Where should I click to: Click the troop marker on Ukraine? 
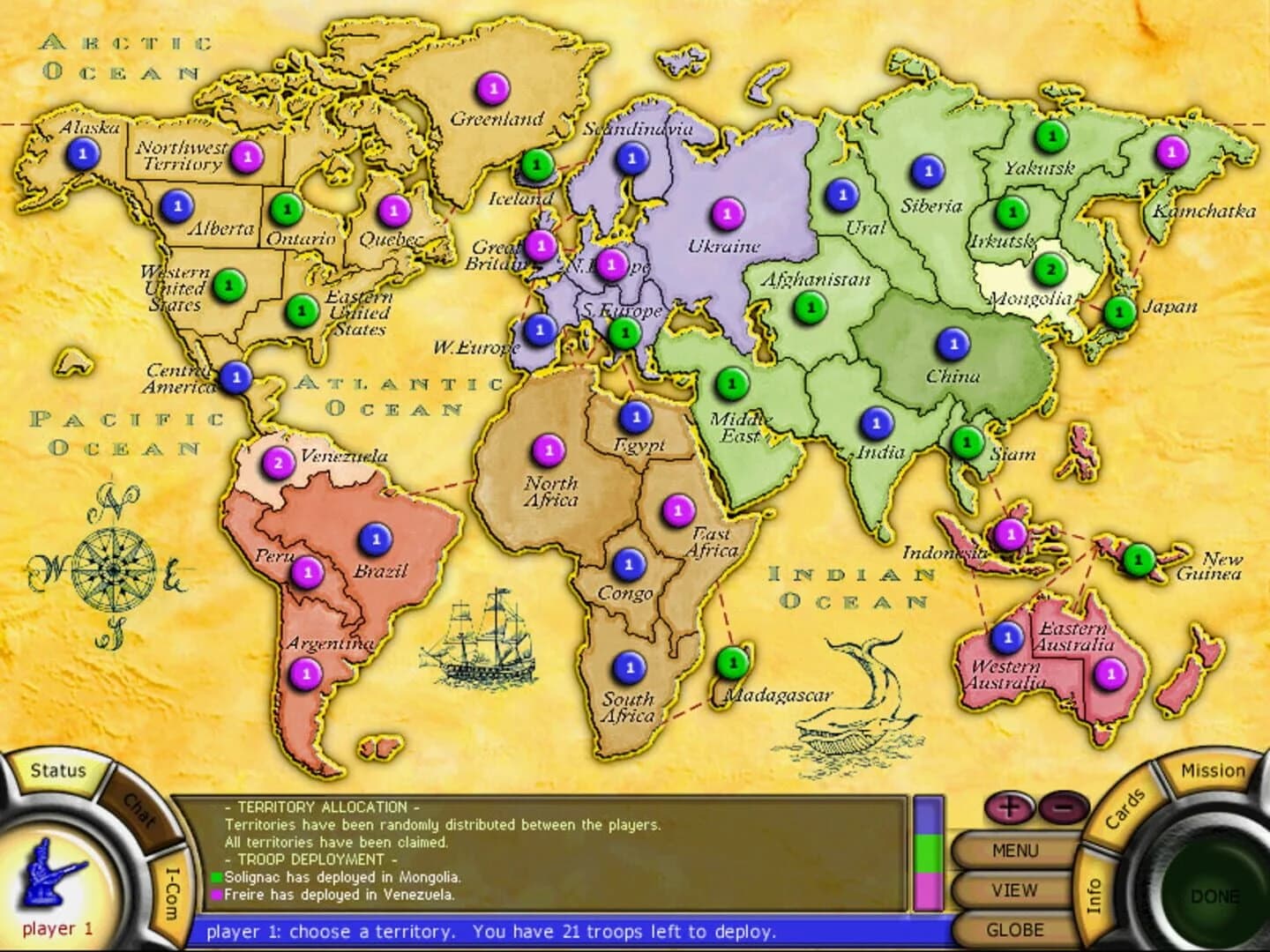pos(726,212)
